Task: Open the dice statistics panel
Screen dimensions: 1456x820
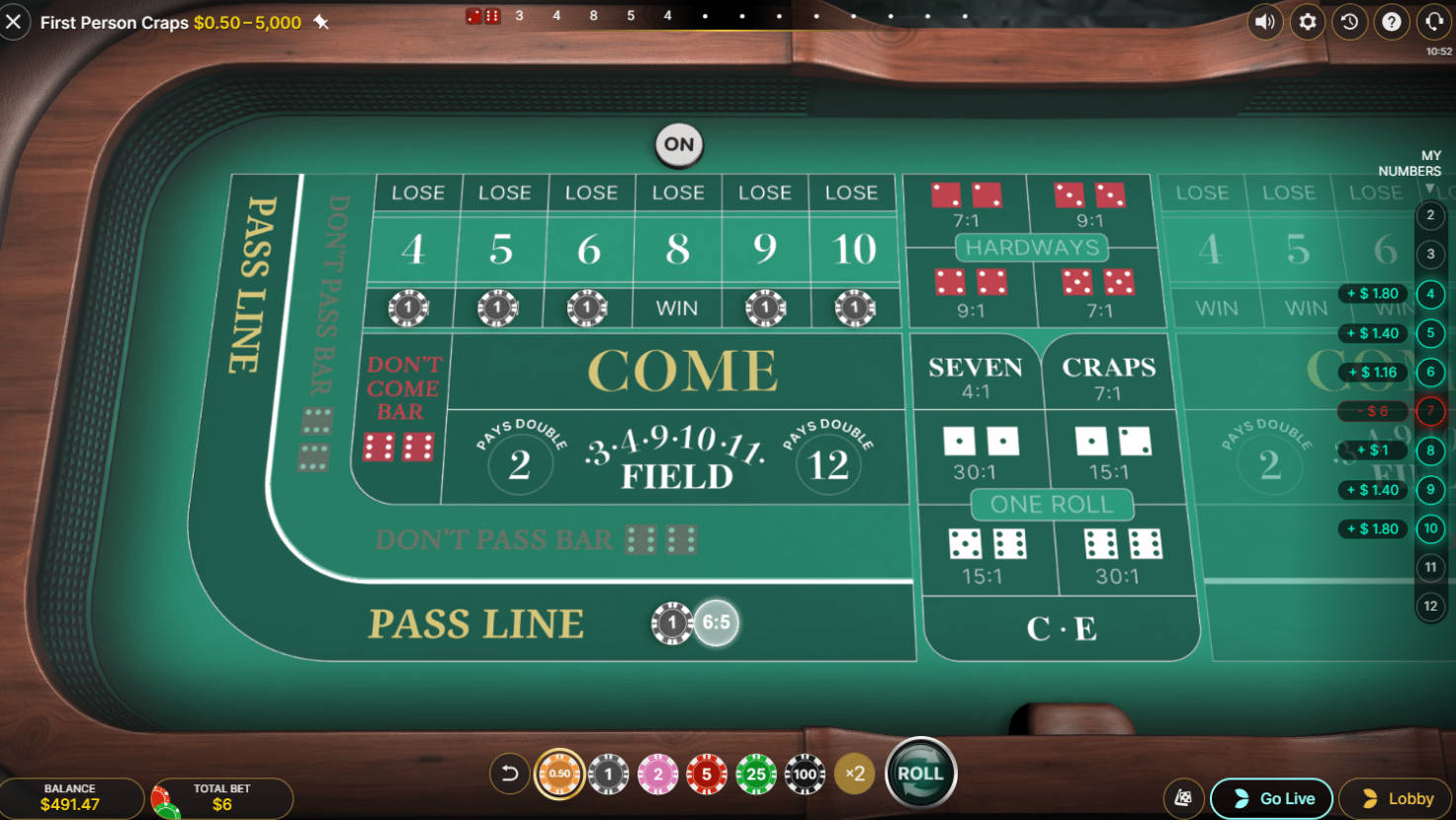Action: pos(1183,797)
